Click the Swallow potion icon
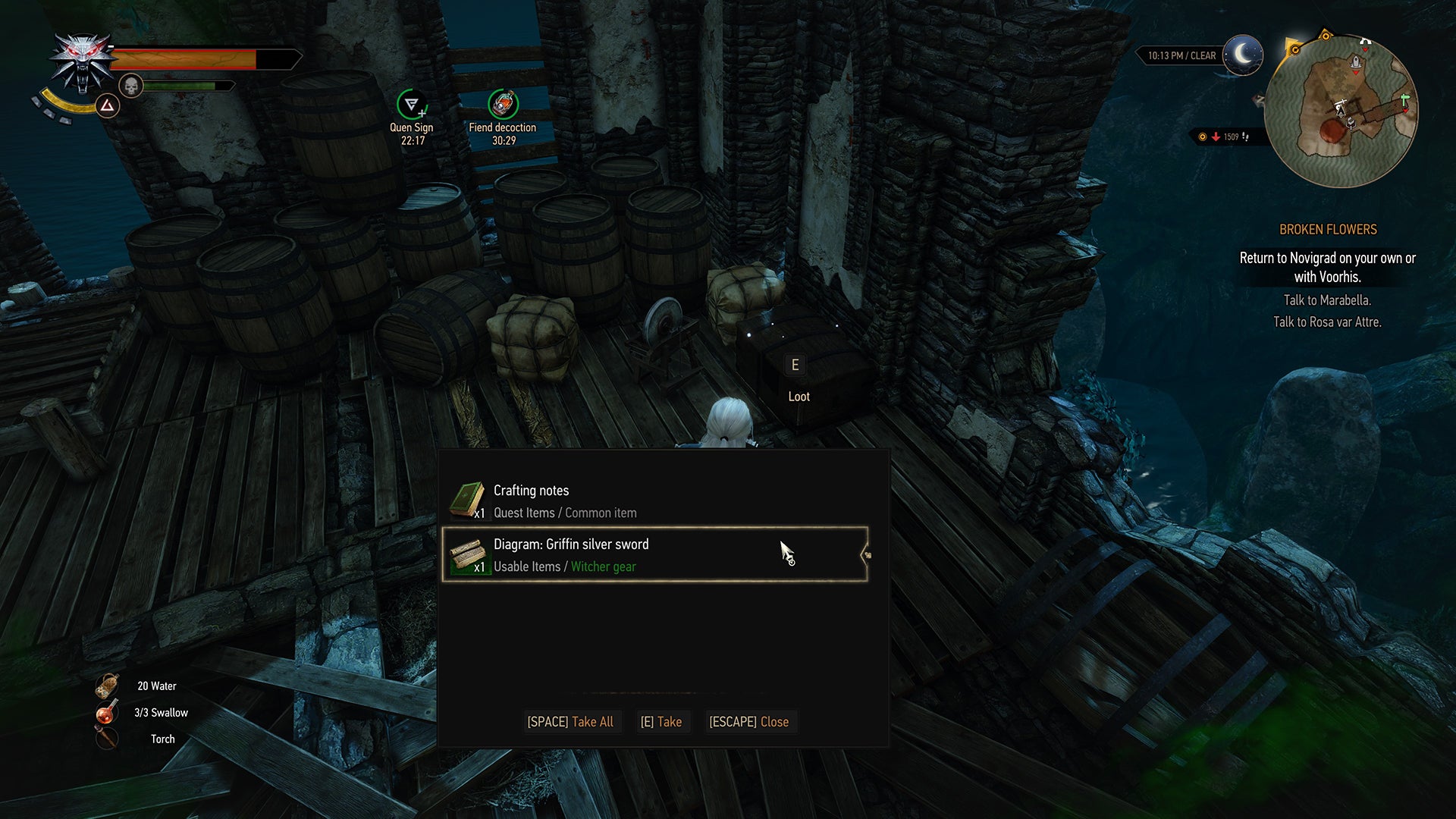This screenshot has height=819, width=1456. 106,711
